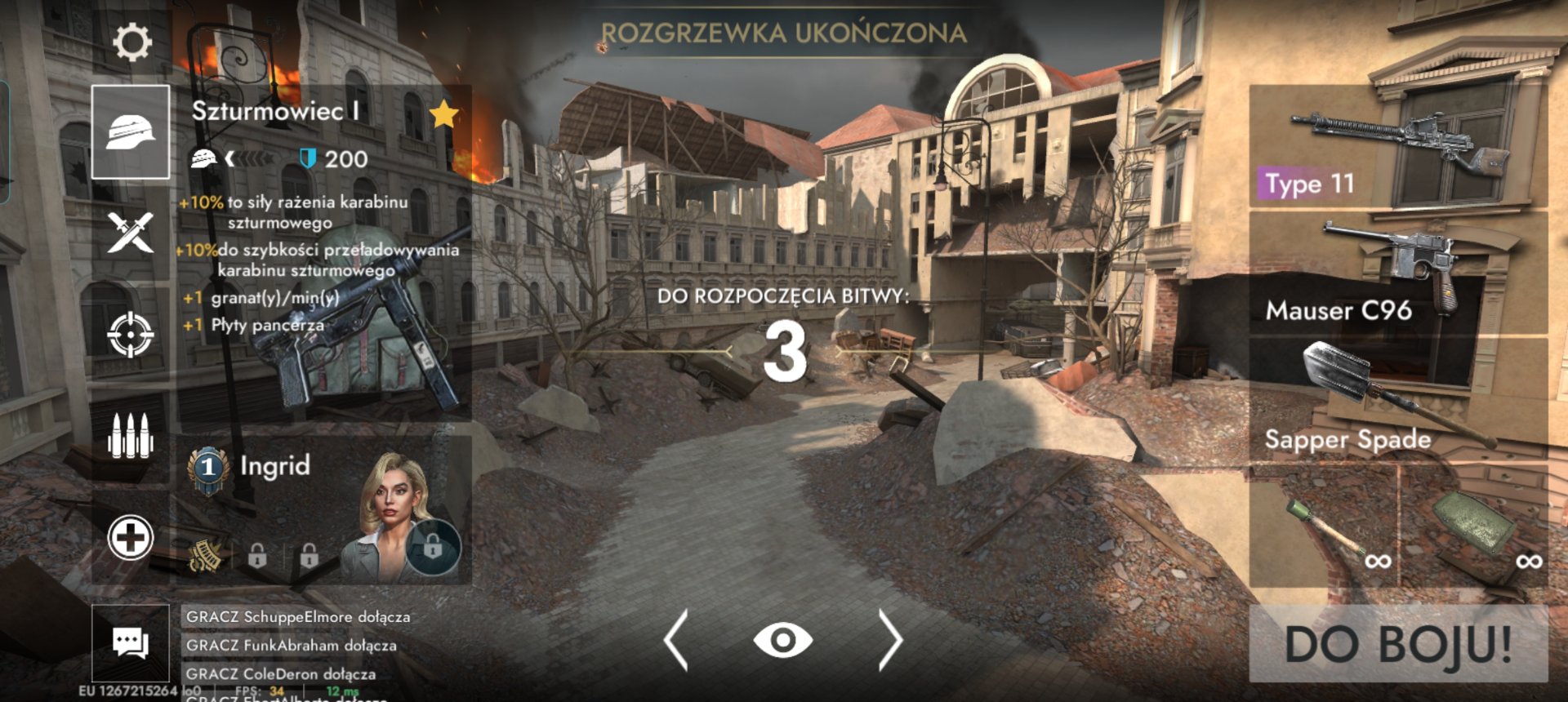This screenshot has width=1568, height=702.
Task: Select the green mine equipment slot
Action: 1475,526
